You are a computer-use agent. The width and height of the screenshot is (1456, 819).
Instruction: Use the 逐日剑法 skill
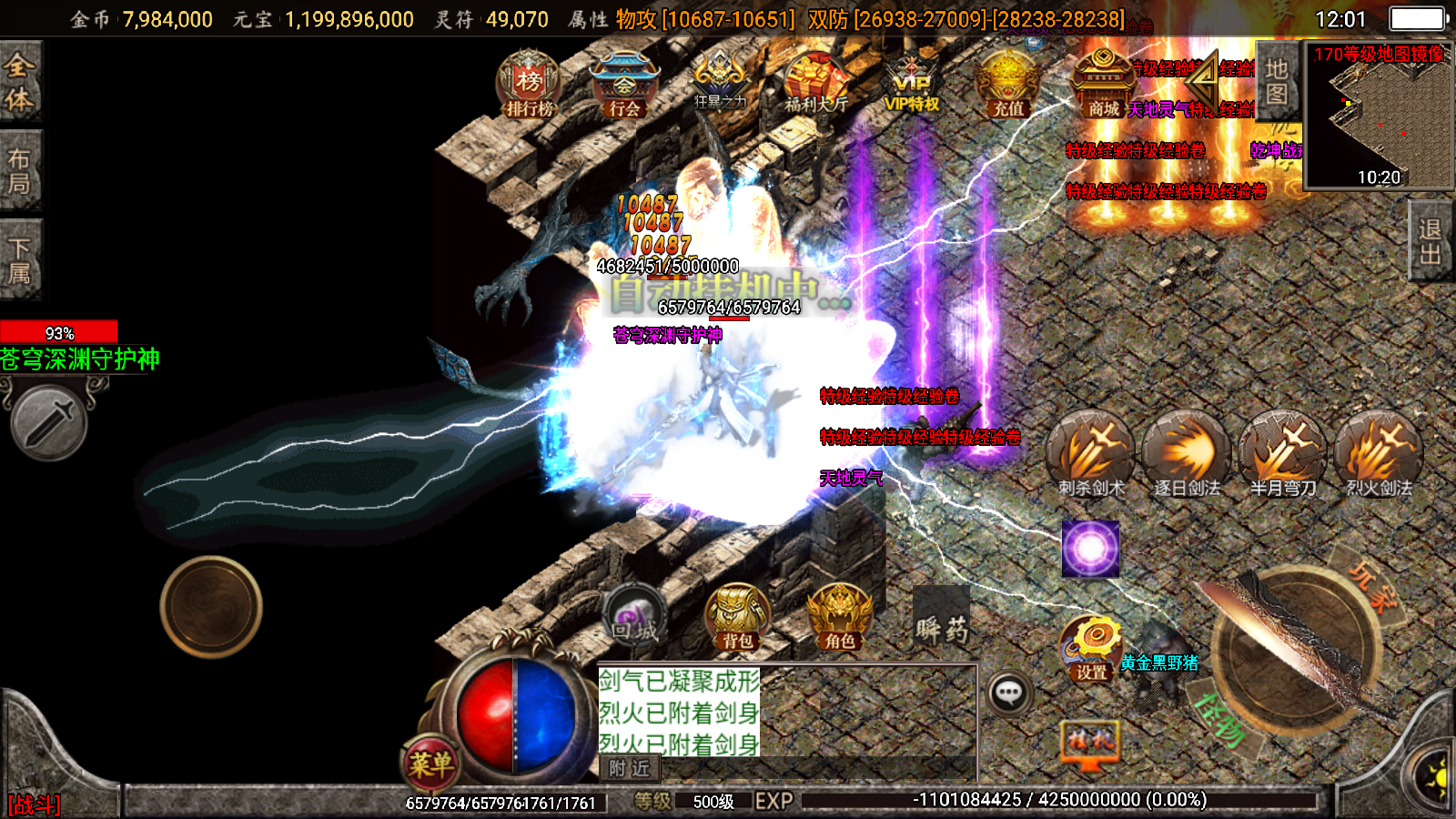tap(1187, 454)
